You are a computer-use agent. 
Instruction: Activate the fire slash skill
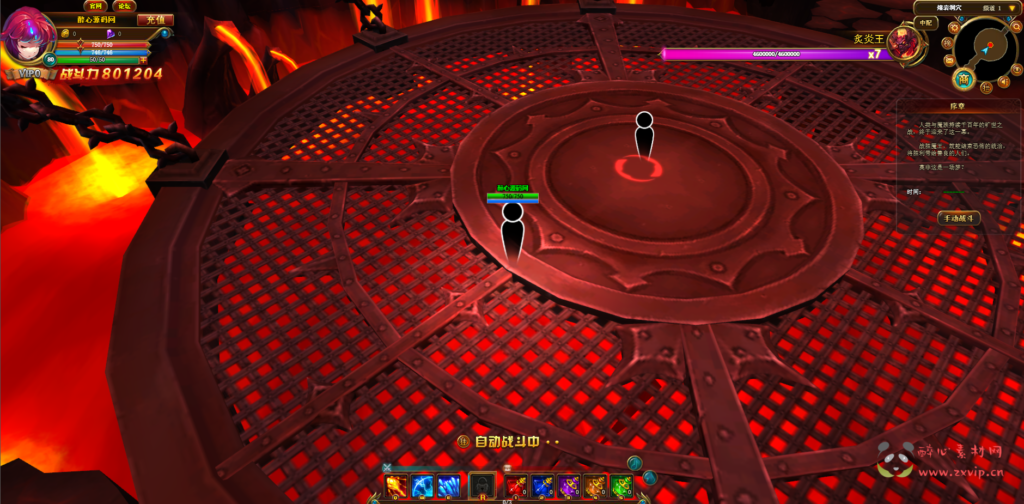coord(397,486)
